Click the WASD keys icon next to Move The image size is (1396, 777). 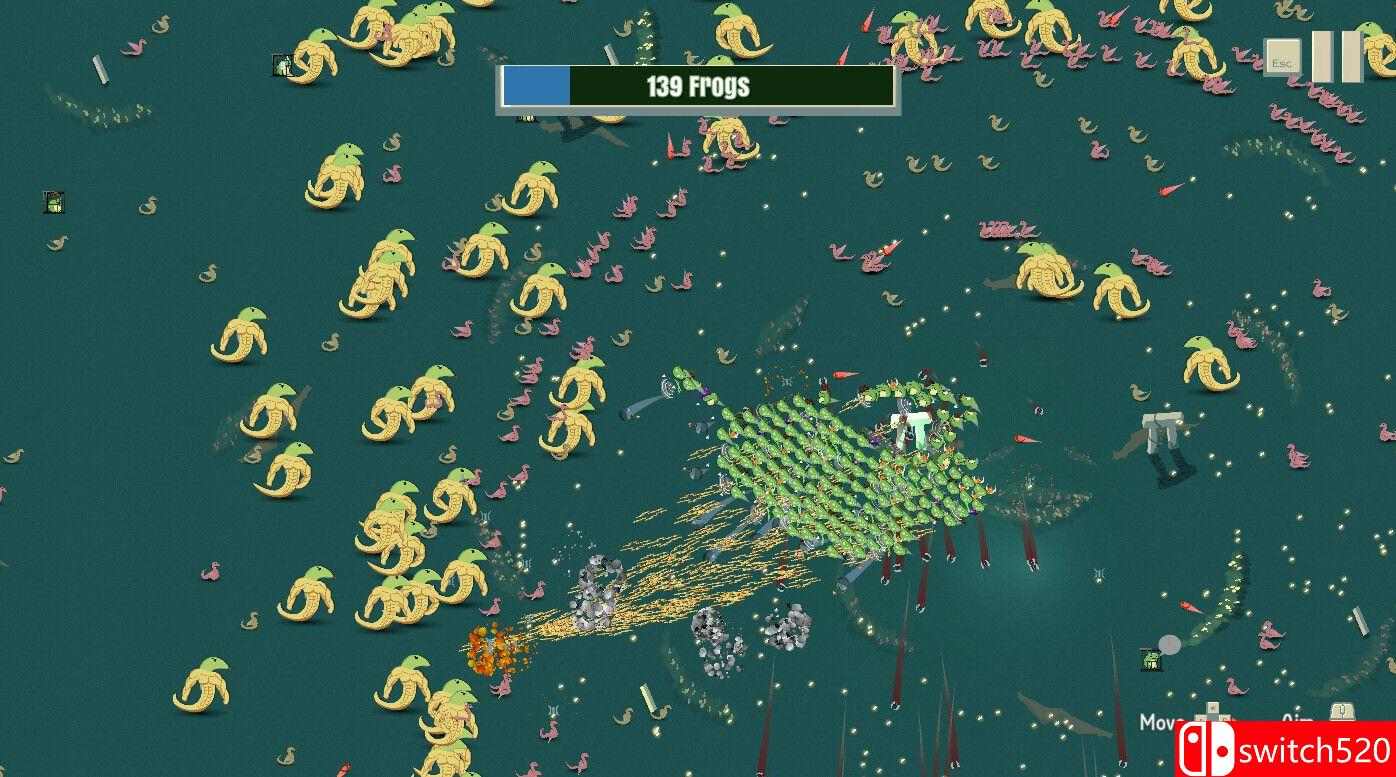click(1213, 712)
